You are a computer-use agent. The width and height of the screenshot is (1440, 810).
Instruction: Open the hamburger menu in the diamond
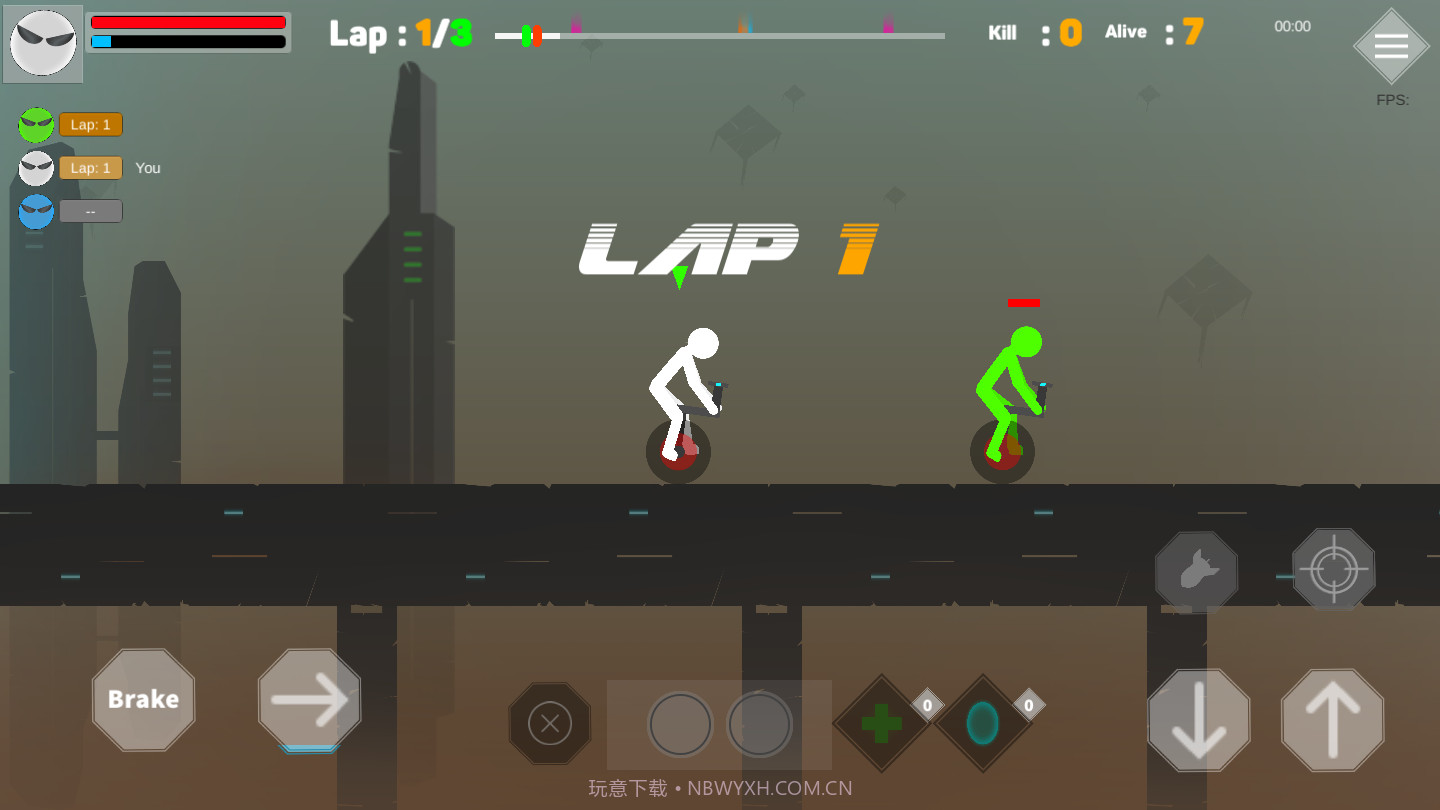[1391, 47]
